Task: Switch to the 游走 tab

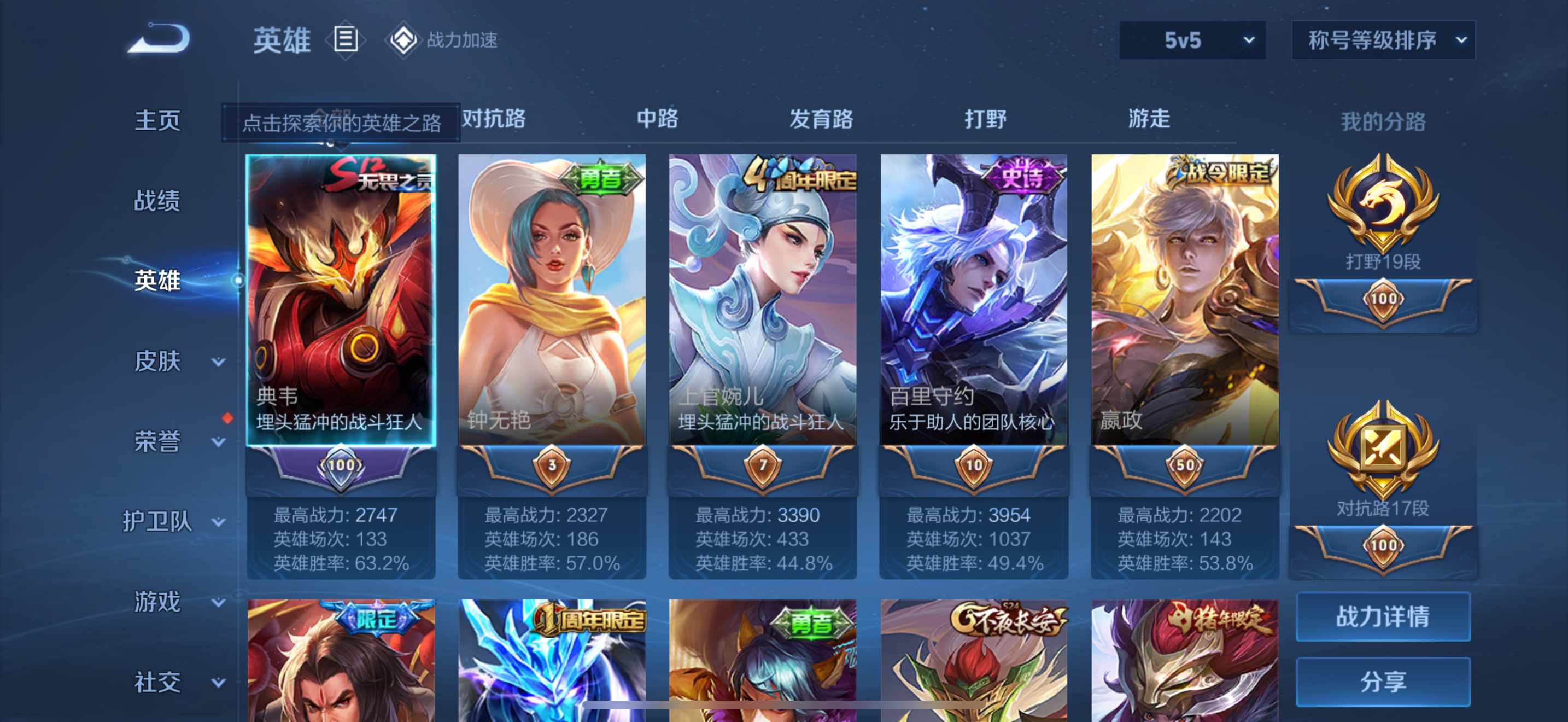Action: click(1149, 119)
